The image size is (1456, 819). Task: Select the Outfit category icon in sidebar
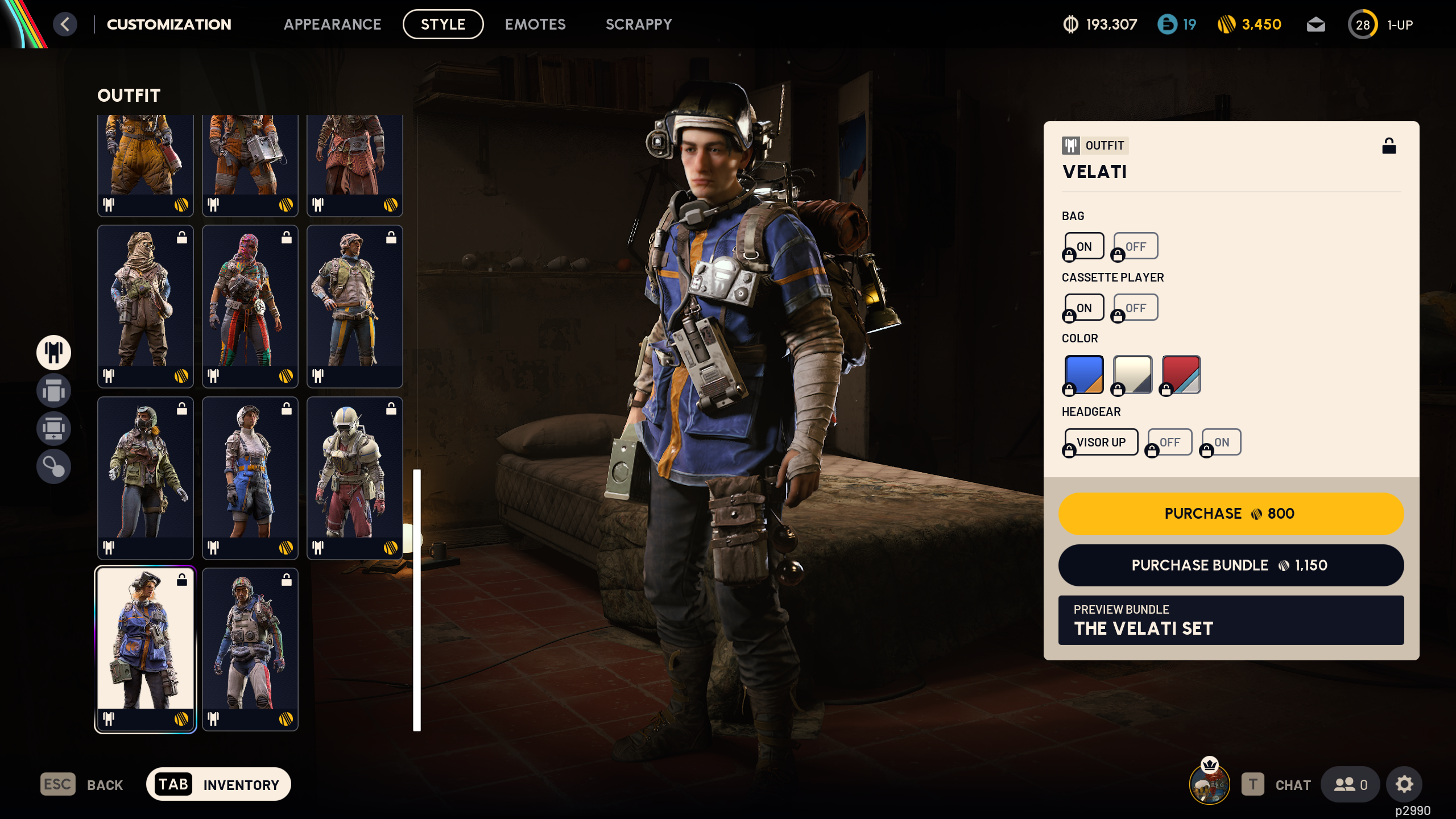[53, 353]
